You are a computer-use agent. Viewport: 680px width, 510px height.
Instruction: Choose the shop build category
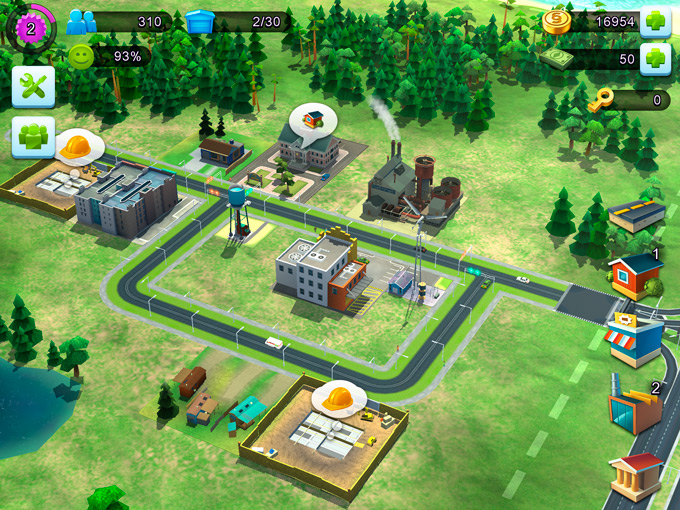point(636,338)
